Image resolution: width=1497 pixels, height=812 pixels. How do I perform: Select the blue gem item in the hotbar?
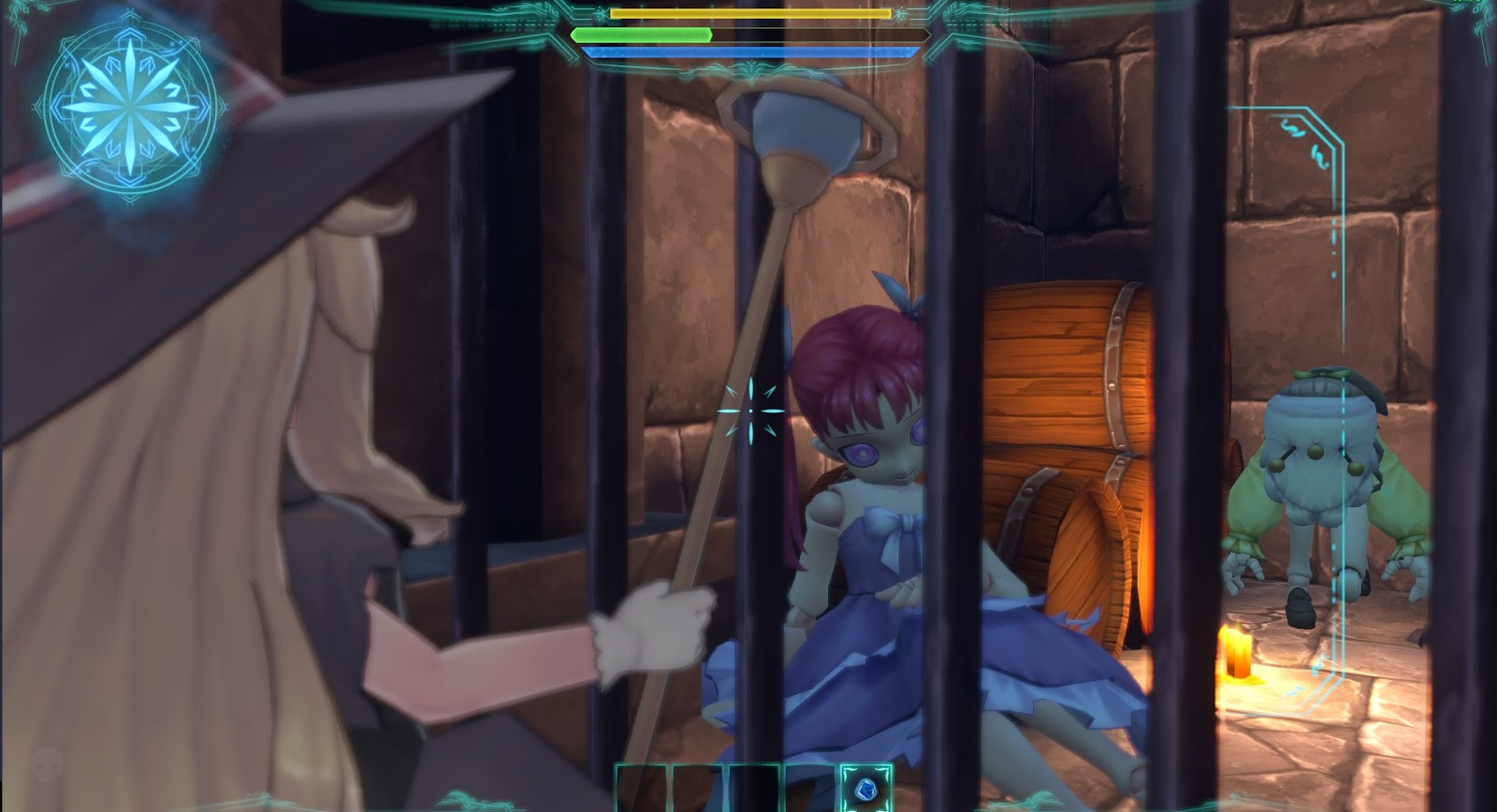click(865, 789)
